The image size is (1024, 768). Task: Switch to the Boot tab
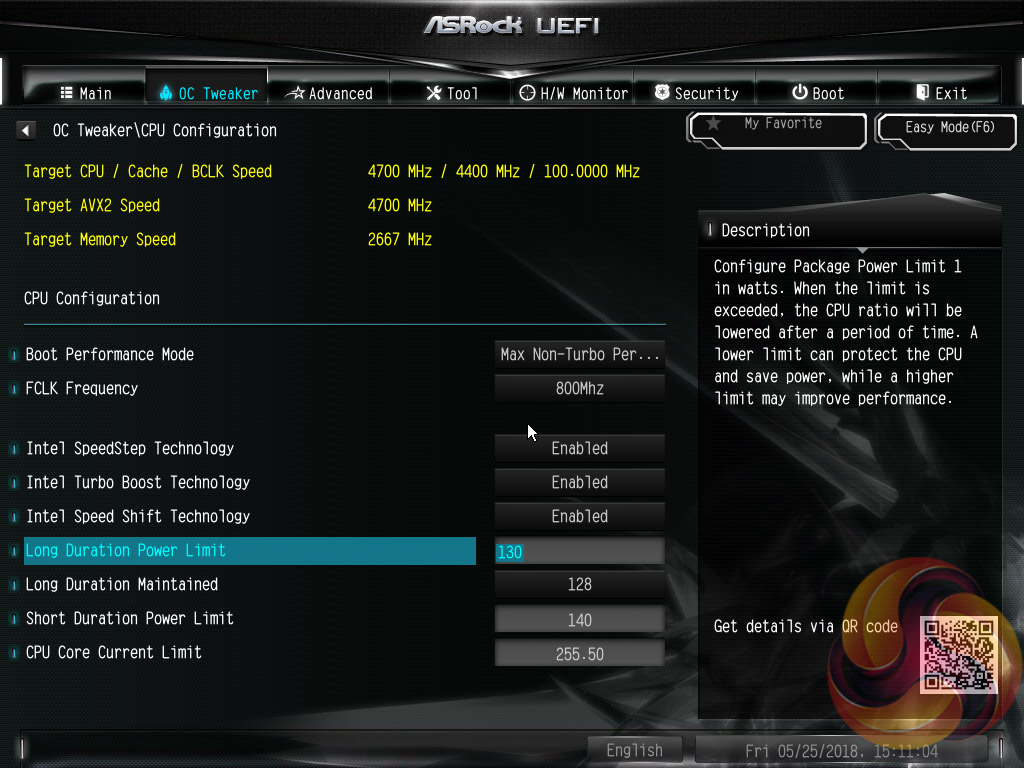click(818, 93)
